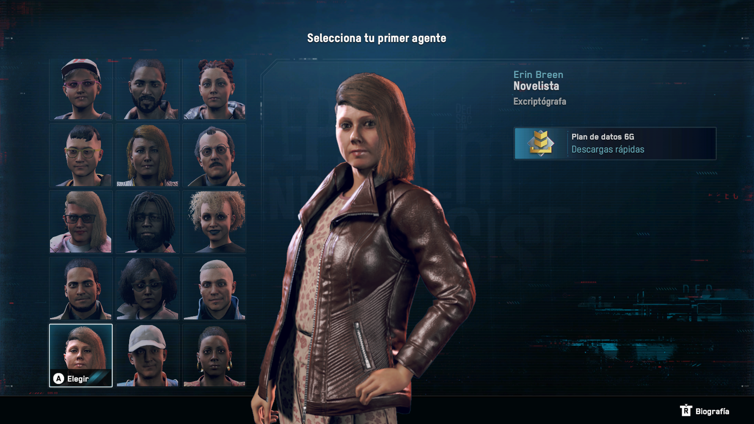Choose the balding man with mustache portrait

coord(214,155)
